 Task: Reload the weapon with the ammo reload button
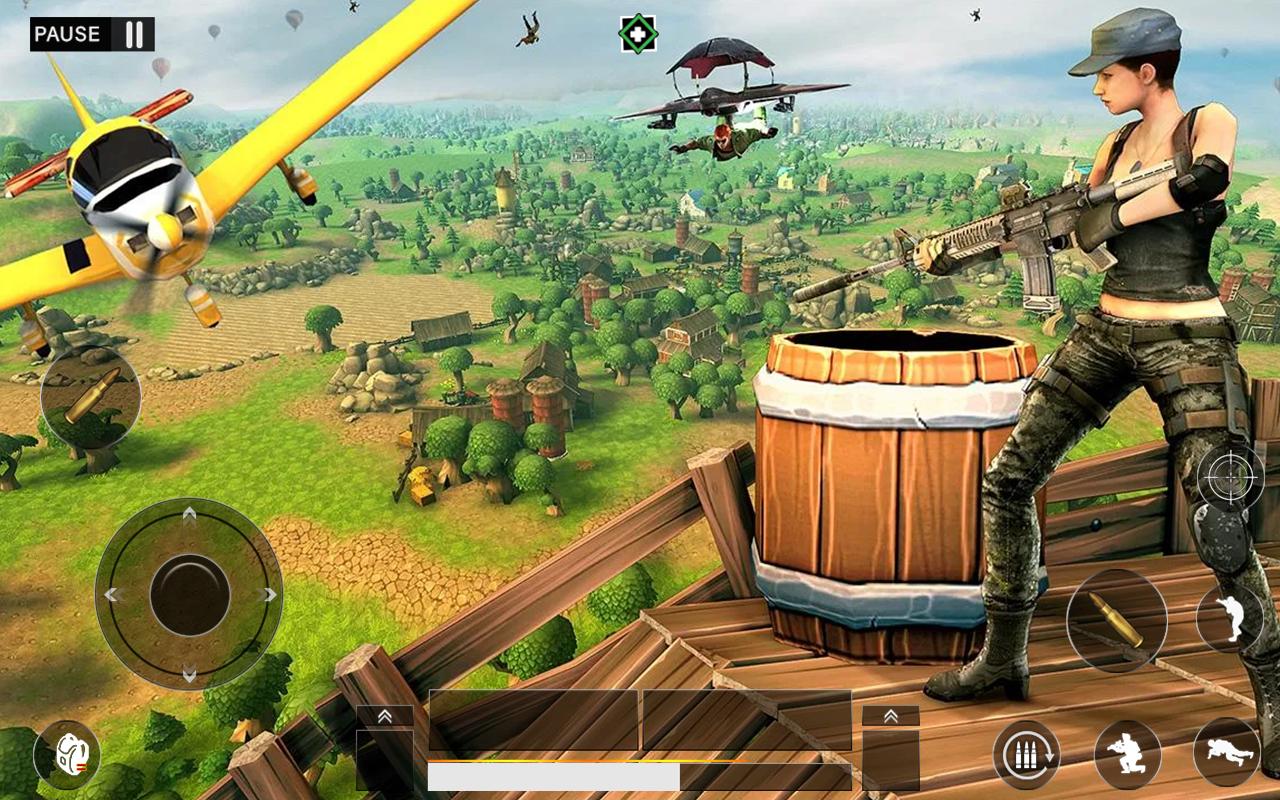tap(1026, 754)
